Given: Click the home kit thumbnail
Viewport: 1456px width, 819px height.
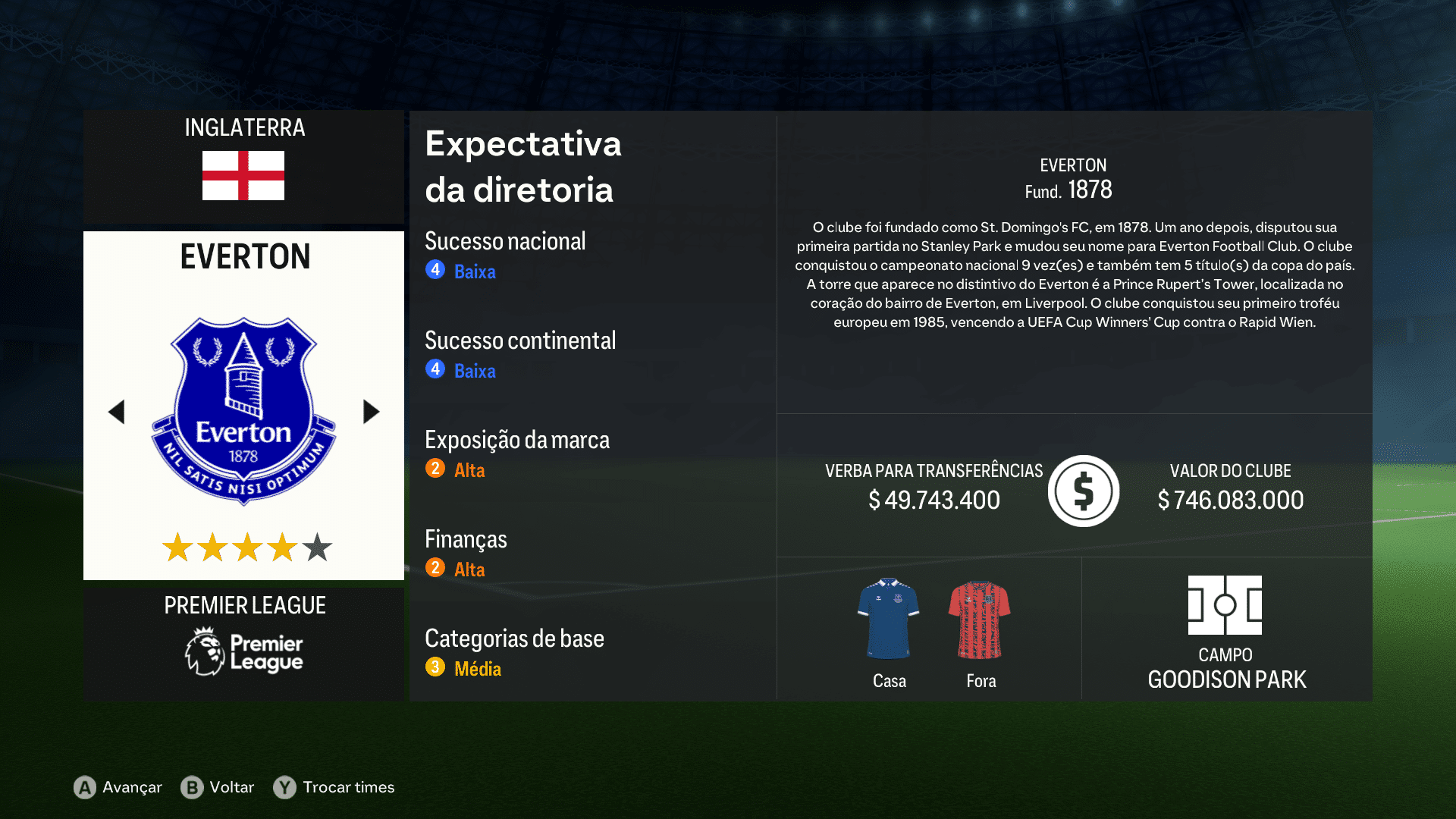Looking at the screenshot, I should point(888,618).
